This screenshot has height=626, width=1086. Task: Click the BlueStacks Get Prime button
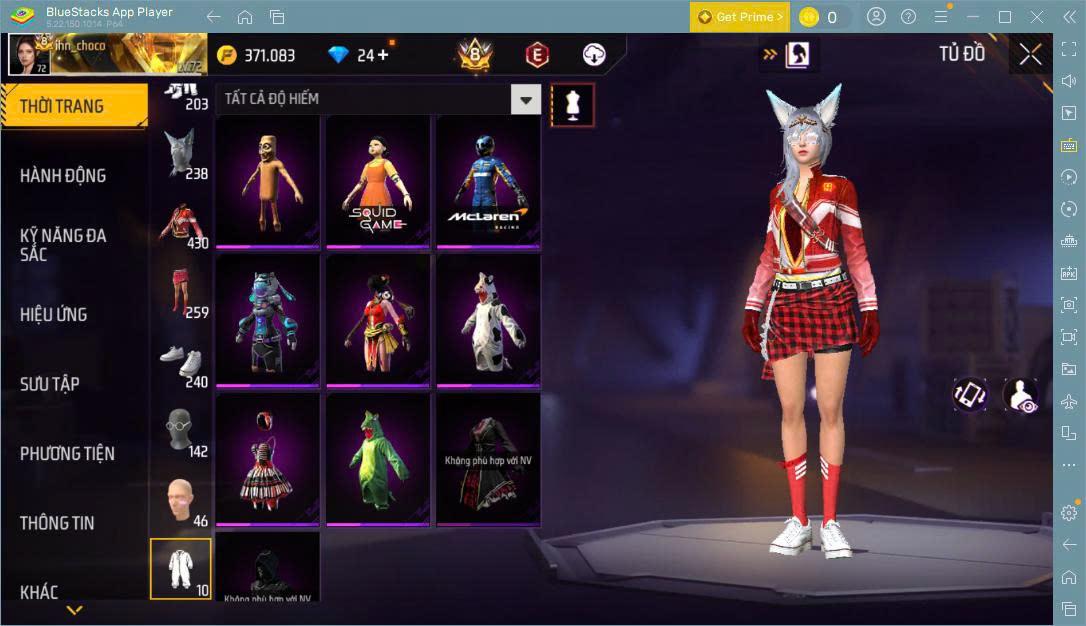(x=739, y=17)
